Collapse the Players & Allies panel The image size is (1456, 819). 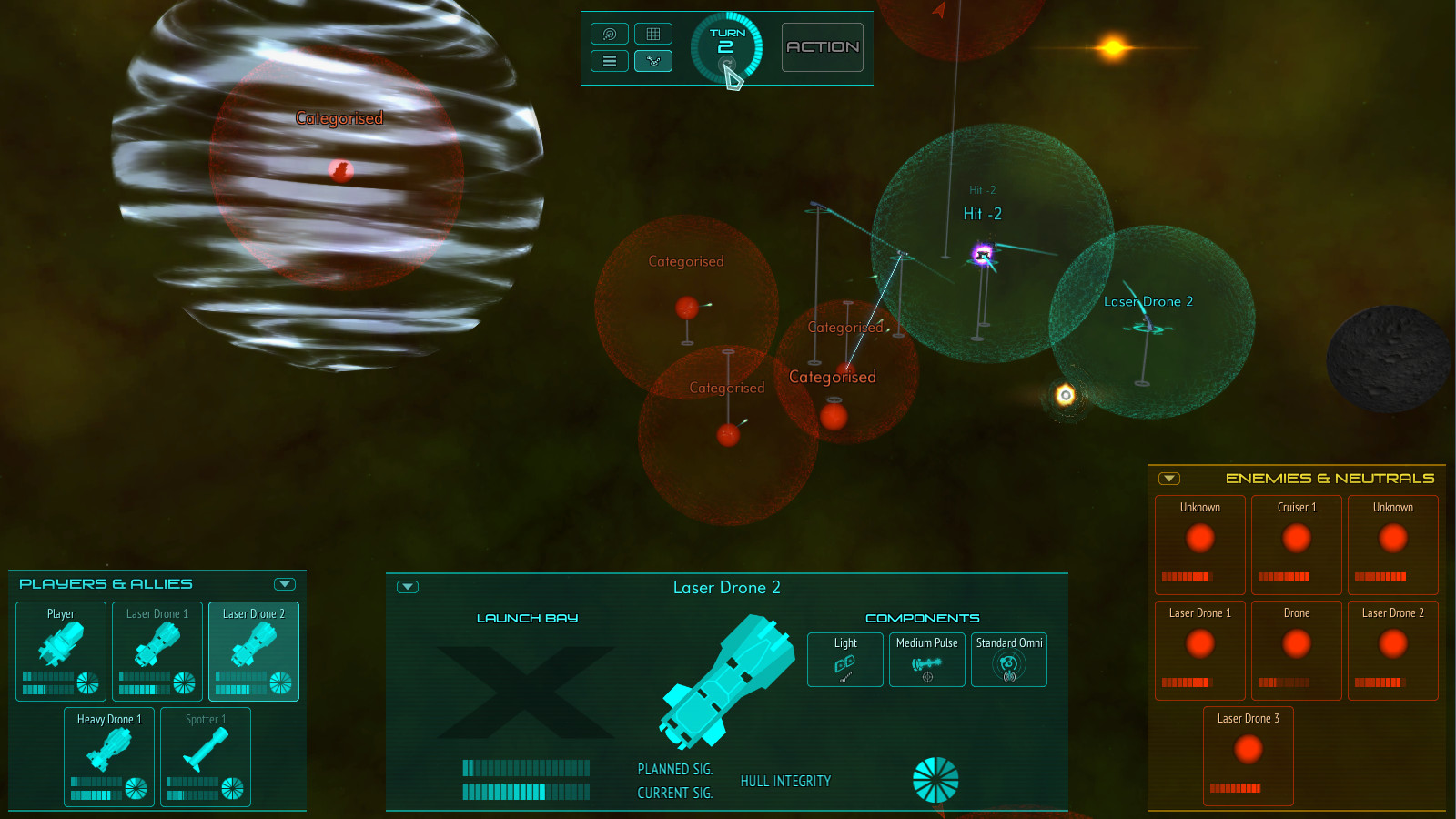pos(284,583)
